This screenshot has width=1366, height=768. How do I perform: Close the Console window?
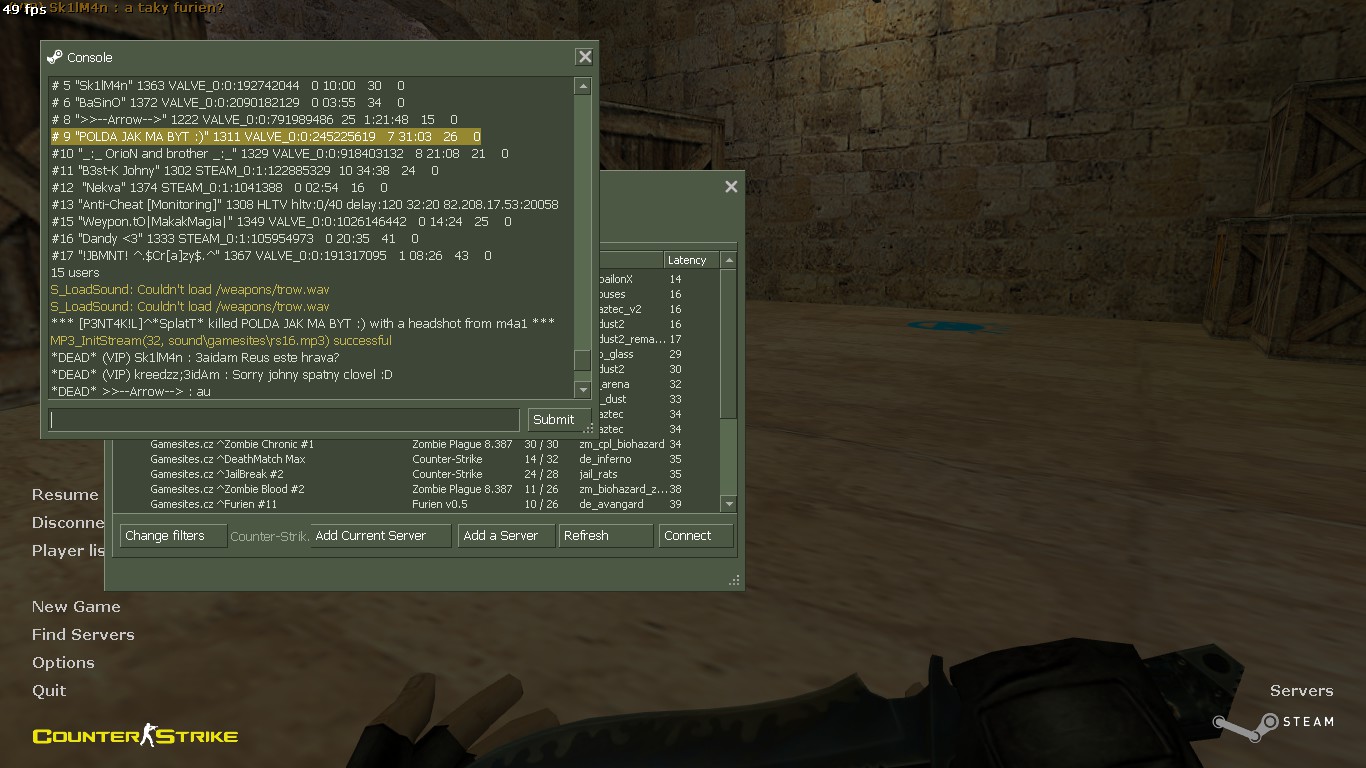pos(585,57)
